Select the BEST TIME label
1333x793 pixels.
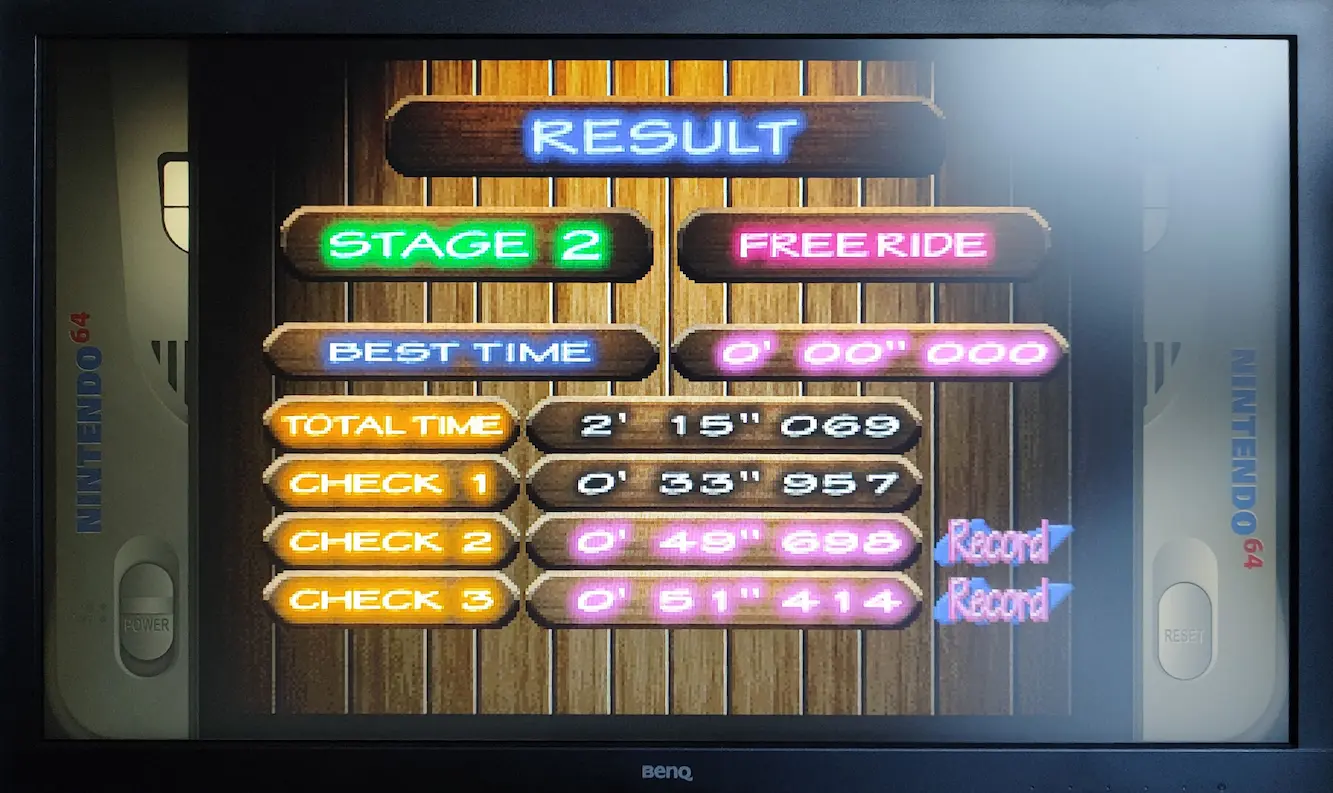461,352
